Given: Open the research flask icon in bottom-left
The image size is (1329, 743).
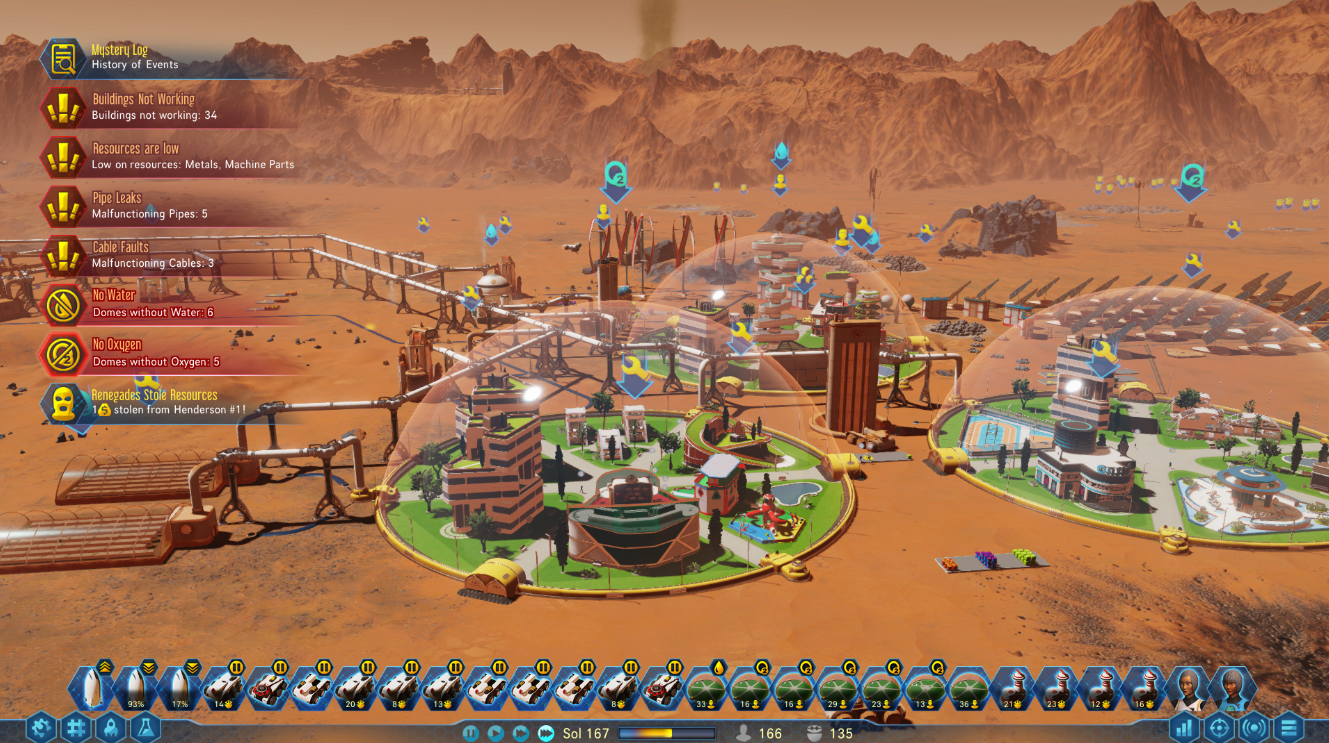Looking at the screenshot, I should coord(145,727).
